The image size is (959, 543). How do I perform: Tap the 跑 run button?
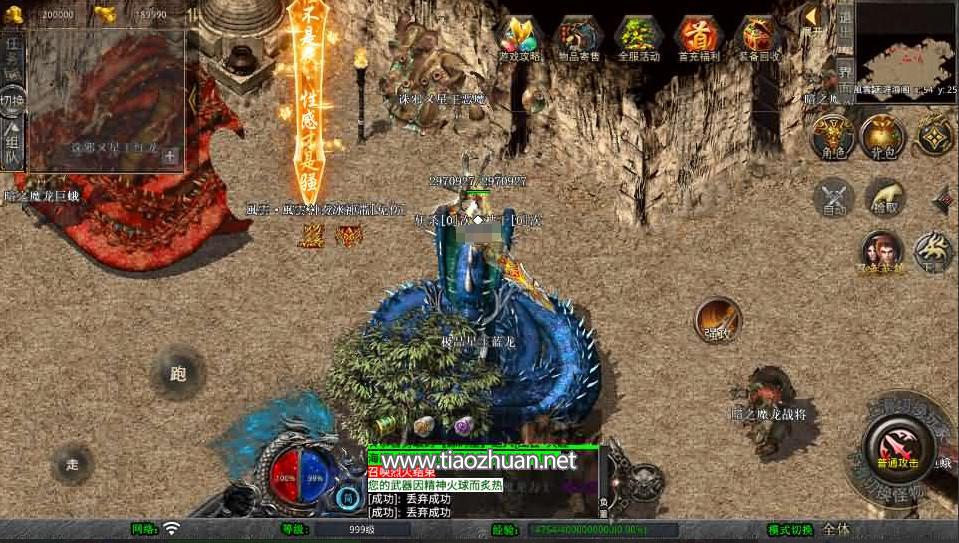pyautogui.click(x=178, y=374)
